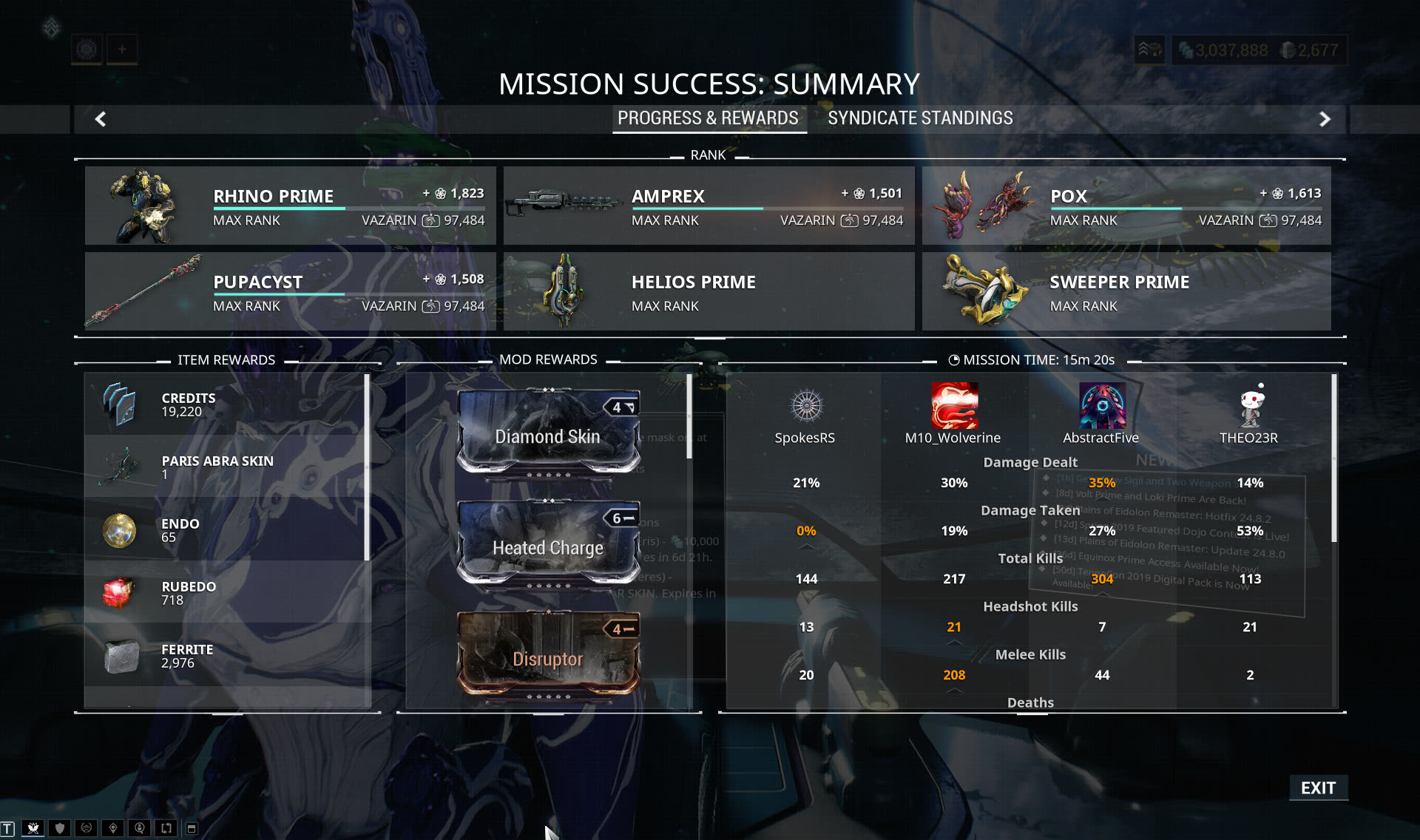Go to the previous summary page arrow
Image resolution: width=1420 pixels, height=840 pixels.
pyautogui.click(x=101, y=119)
